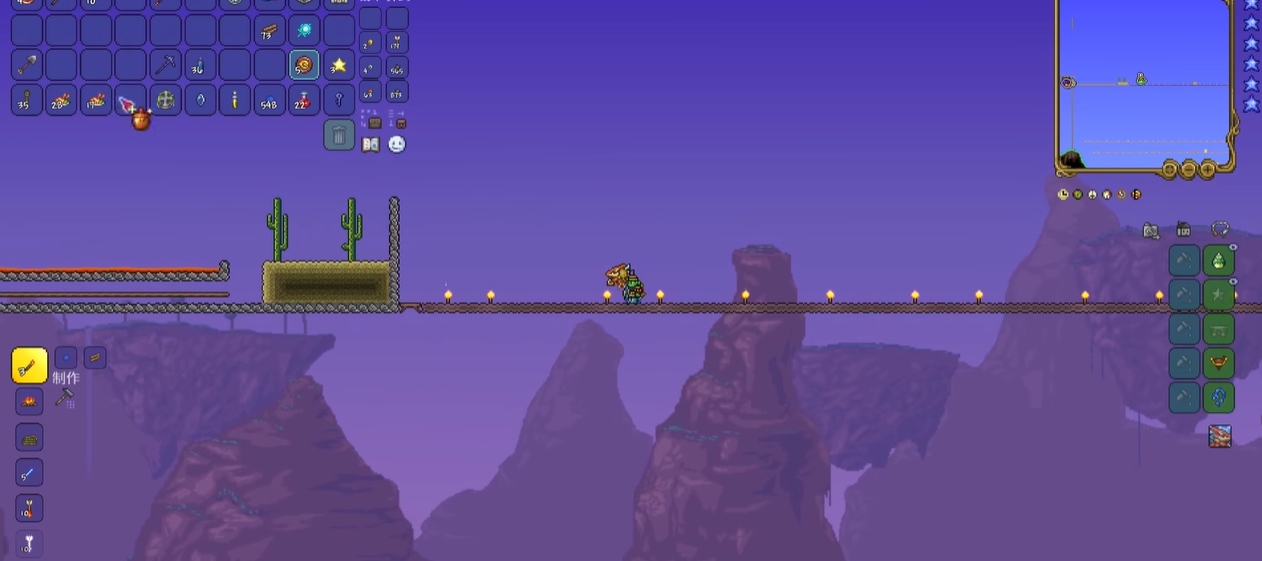Screen dimensions: 1262x561
Task: Open the crafting window hammer button
Action: tap(65, 398)
